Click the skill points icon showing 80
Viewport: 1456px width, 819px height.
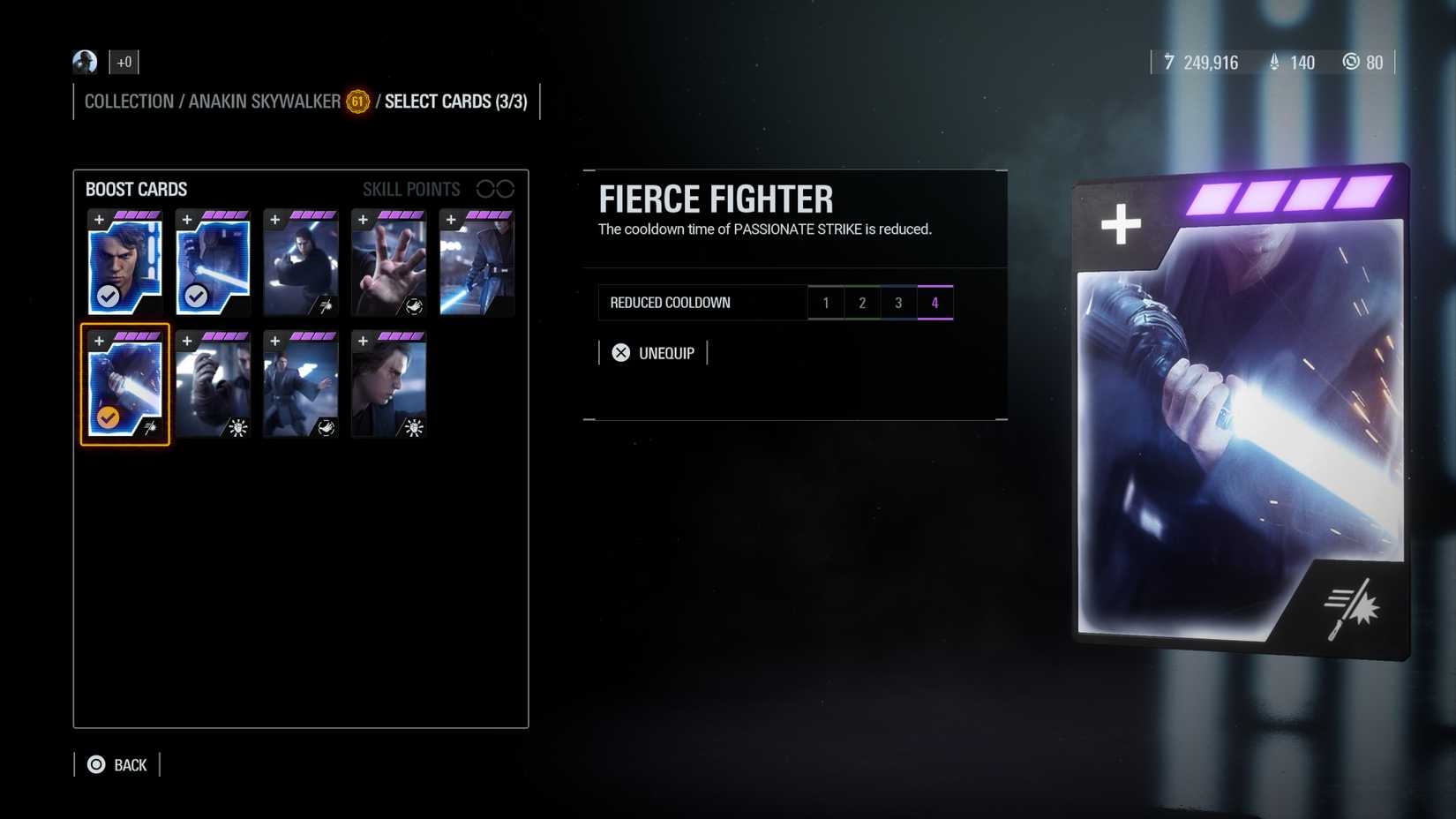tap(1351, 63)
